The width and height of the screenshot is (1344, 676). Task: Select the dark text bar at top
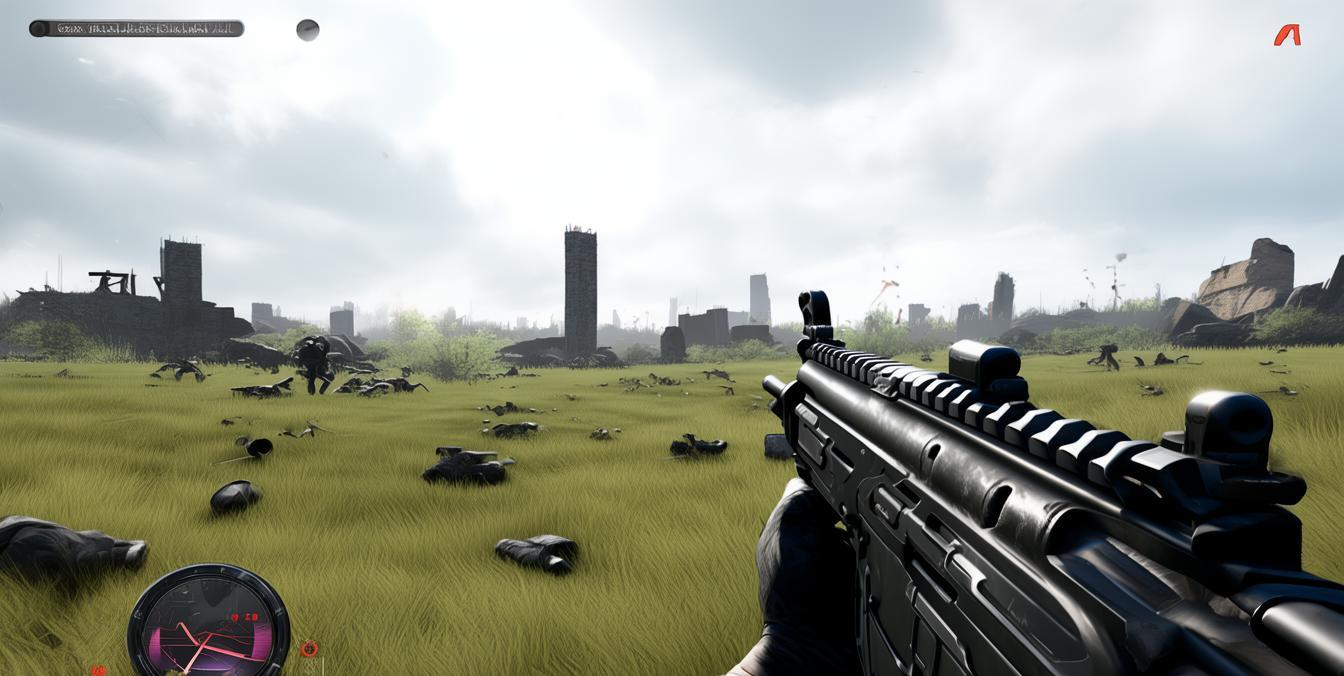(137, 29)
